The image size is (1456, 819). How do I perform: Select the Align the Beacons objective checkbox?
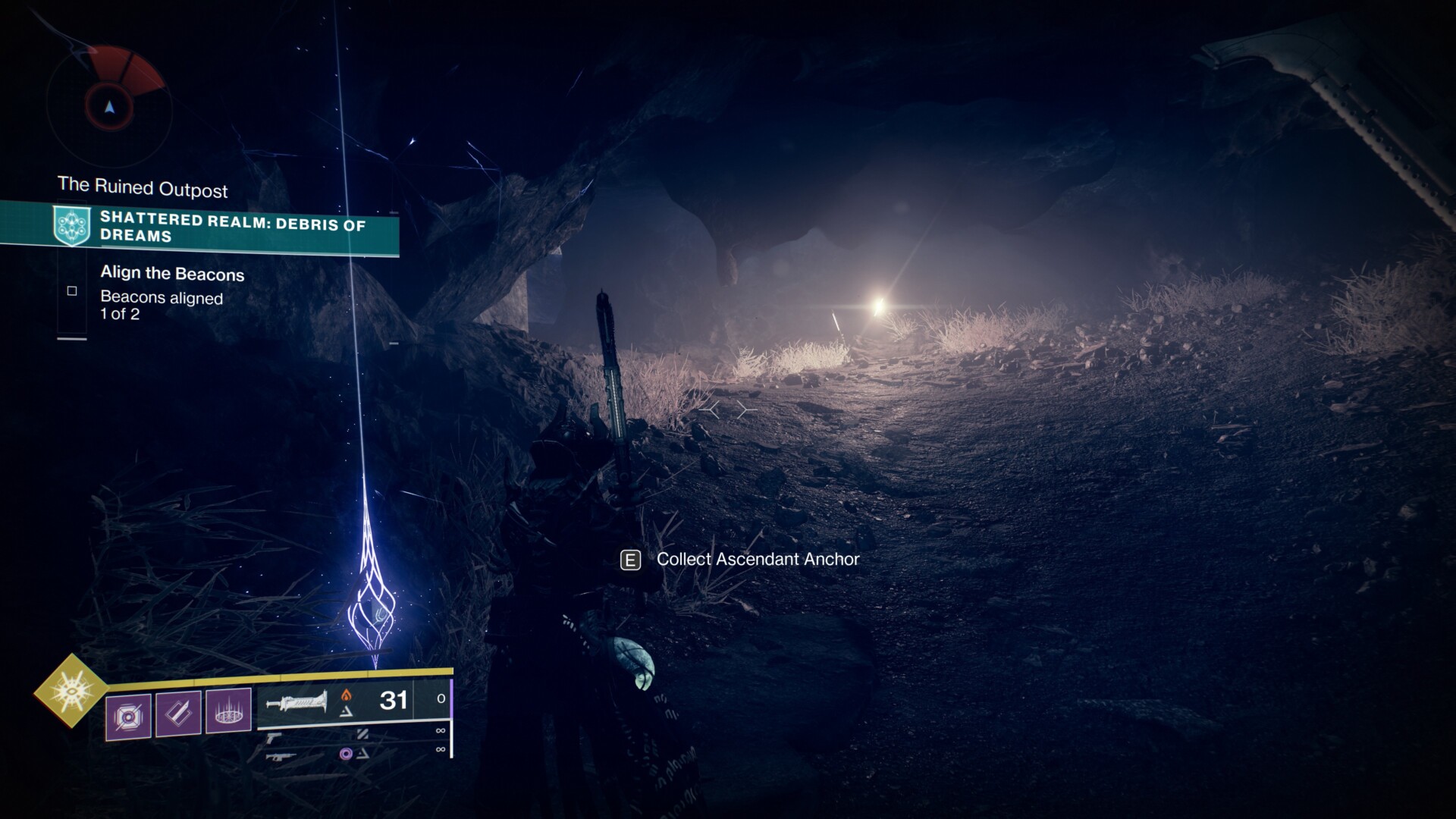[72, 291]
